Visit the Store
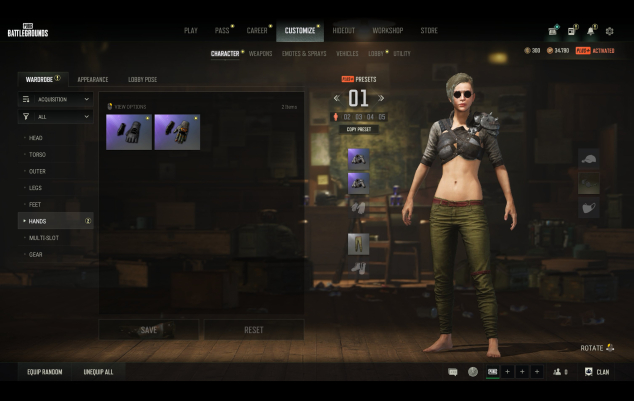Screen dimensions: 634x401 click(x=429, y=31)
